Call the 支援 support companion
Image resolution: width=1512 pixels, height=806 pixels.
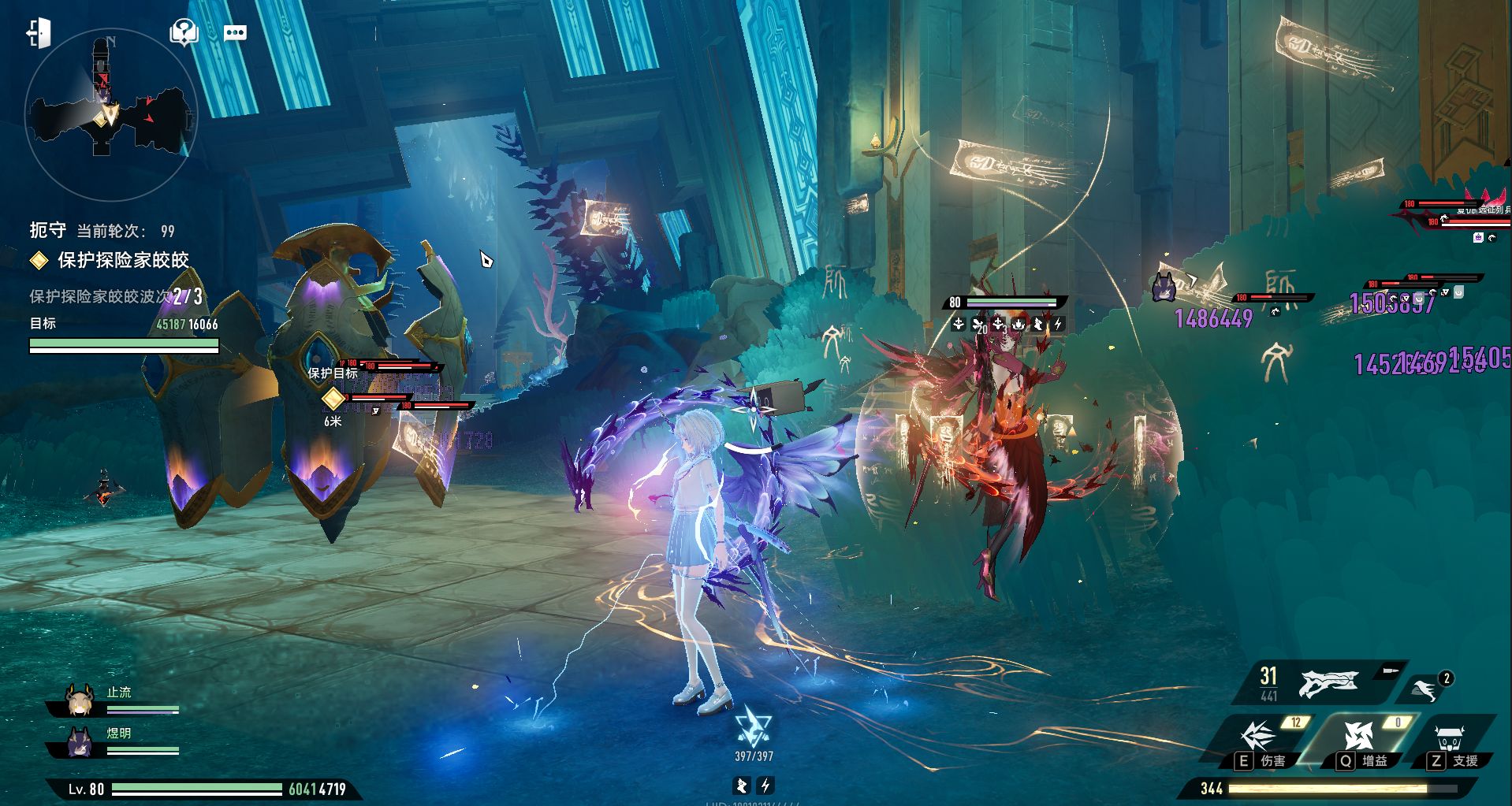[1450, 739]
